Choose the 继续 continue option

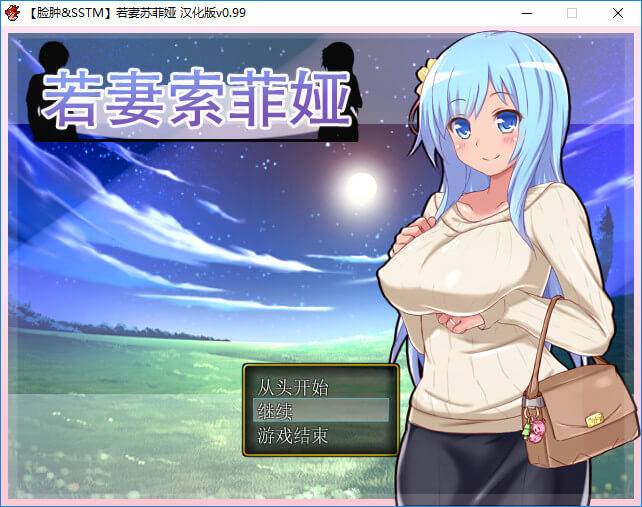point(276,410)
